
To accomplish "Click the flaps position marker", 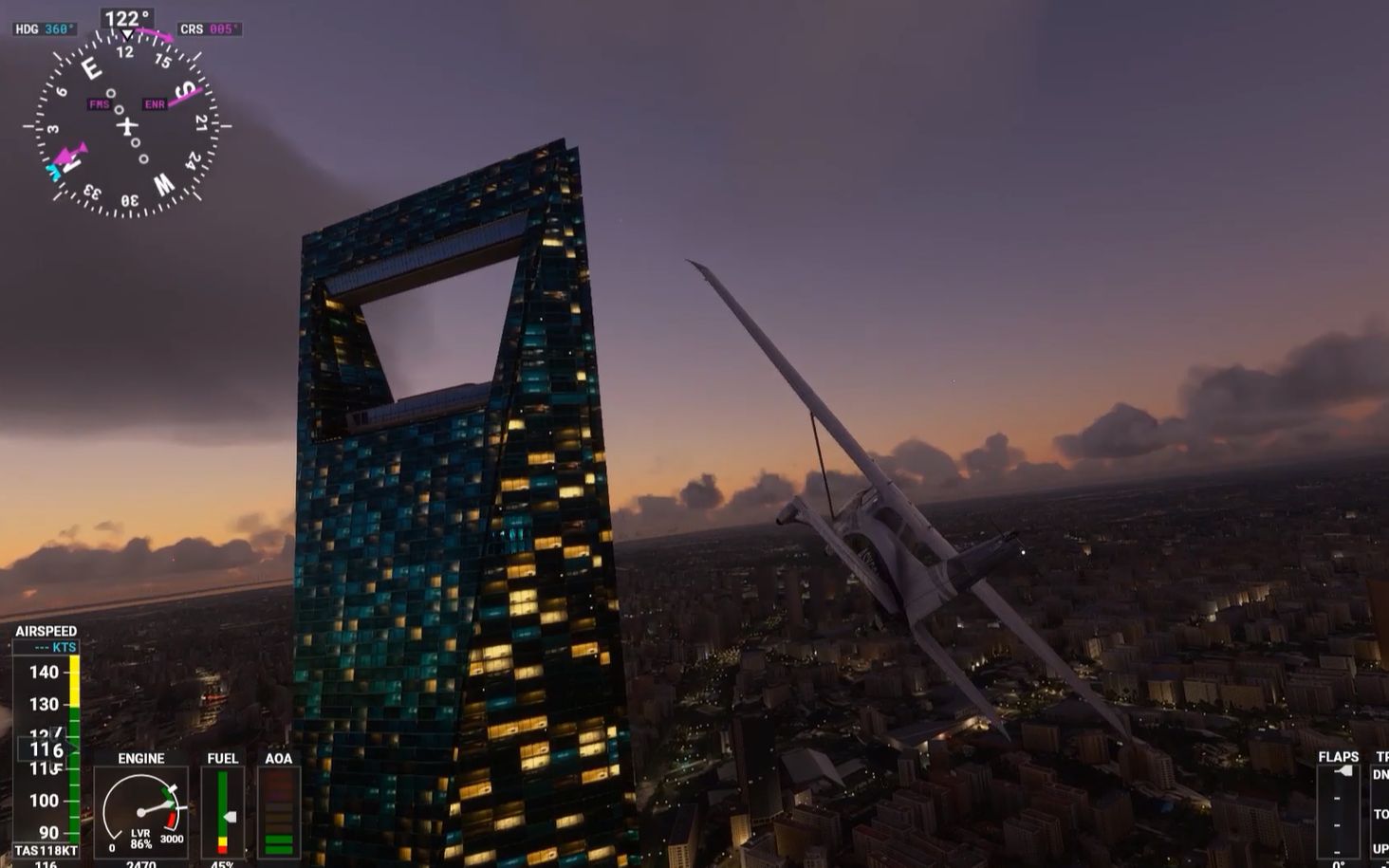I will pyautogui.click(x=1343, y=770).
